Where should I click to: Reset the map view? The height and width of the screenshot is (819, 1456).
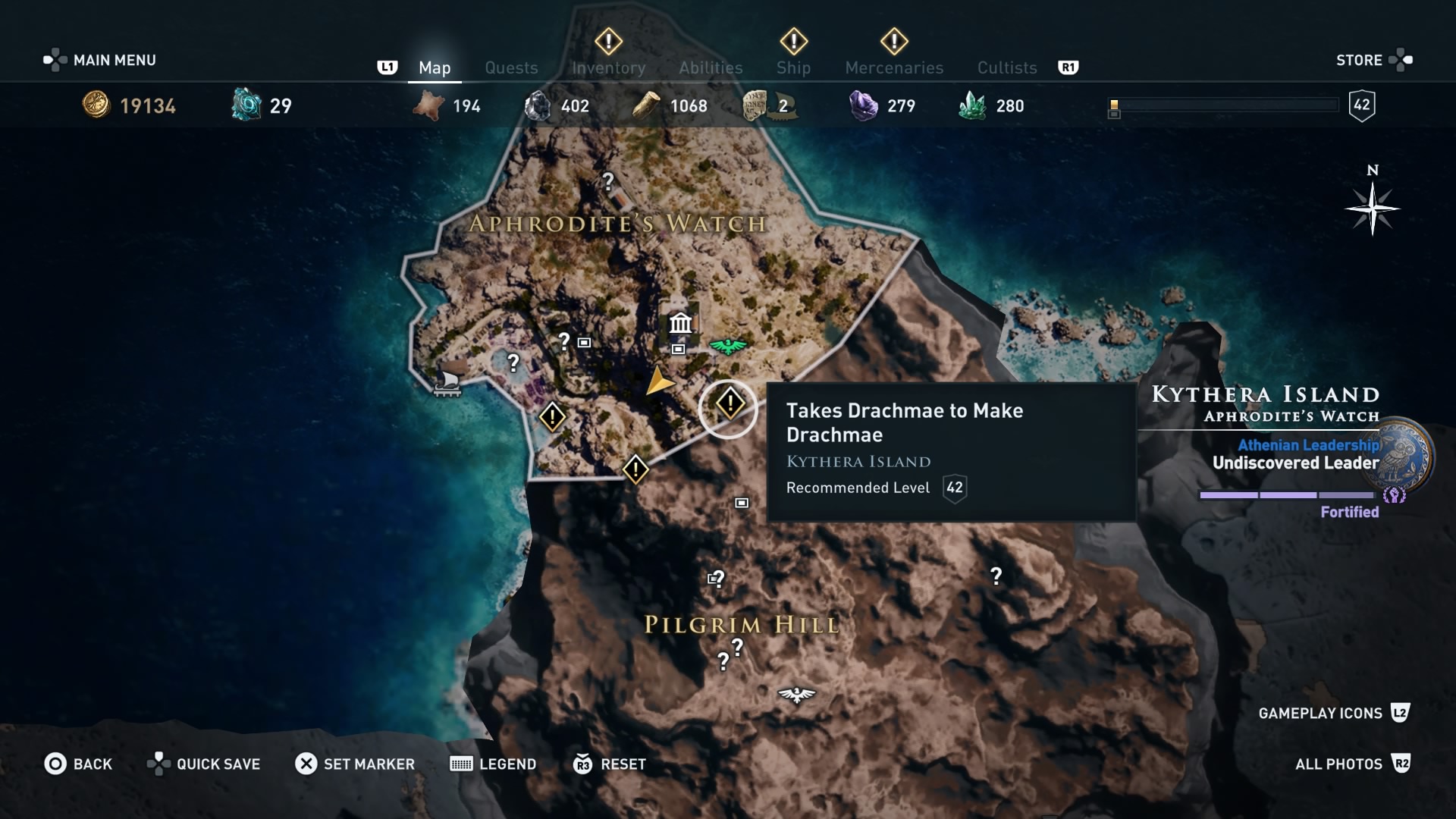tap(610, 764)
